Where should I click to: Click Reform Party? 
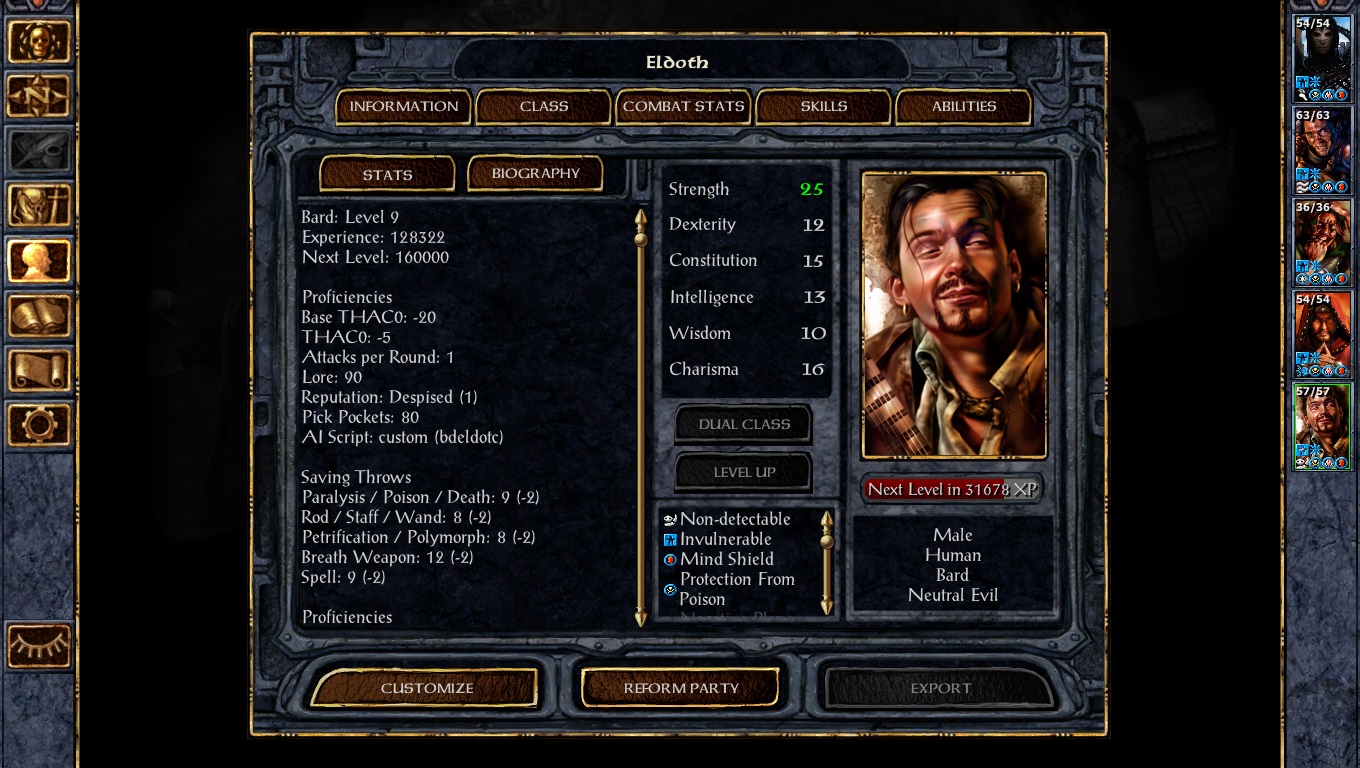click(x=679, y=687)
